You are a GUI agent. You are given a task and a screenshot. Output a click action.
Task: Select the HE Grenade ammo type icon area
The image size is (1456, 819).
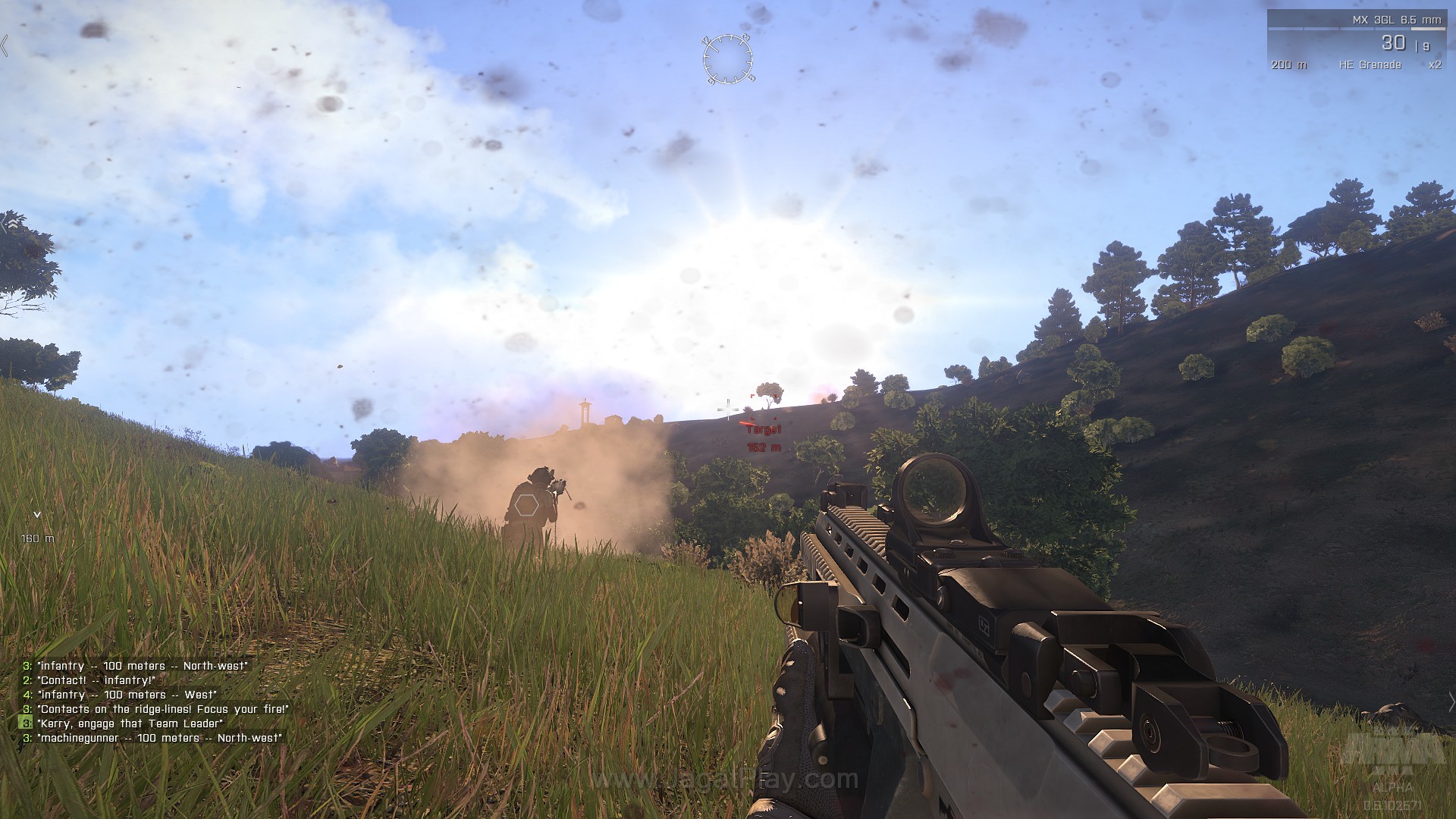click(x=1371, y=66)
